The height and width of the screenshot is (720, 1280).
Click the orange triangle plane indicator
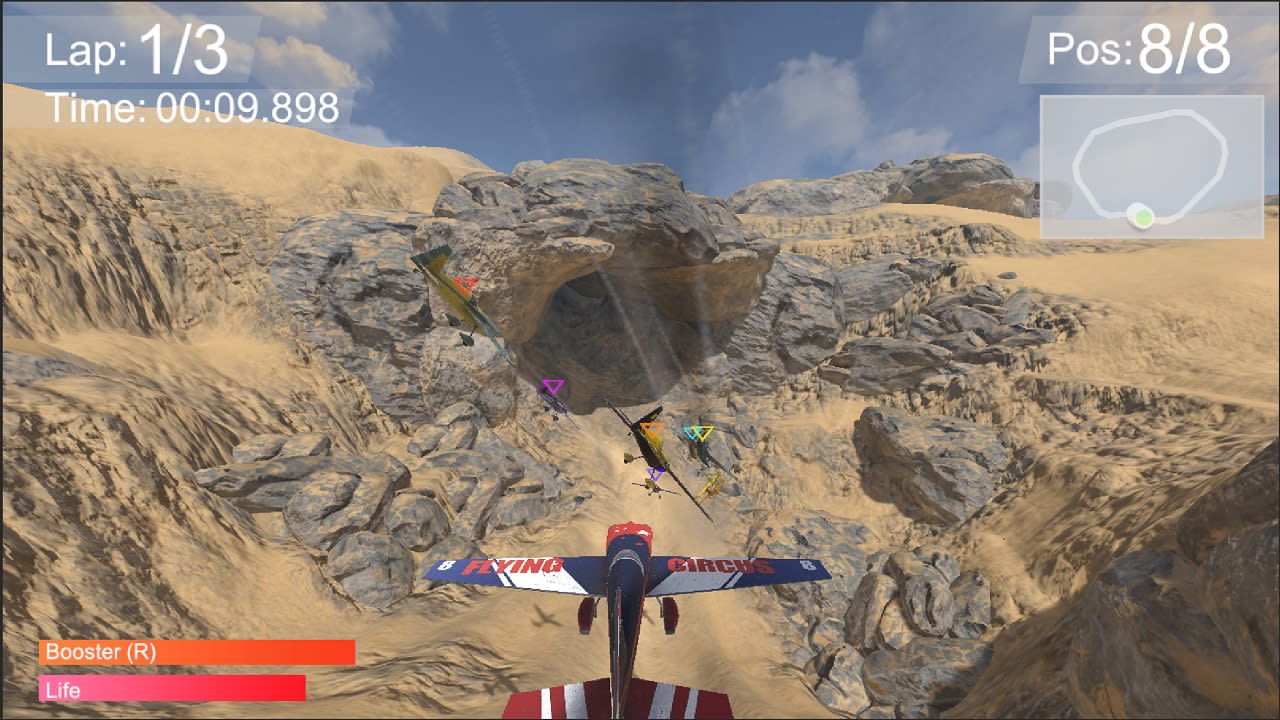point(652,430)
